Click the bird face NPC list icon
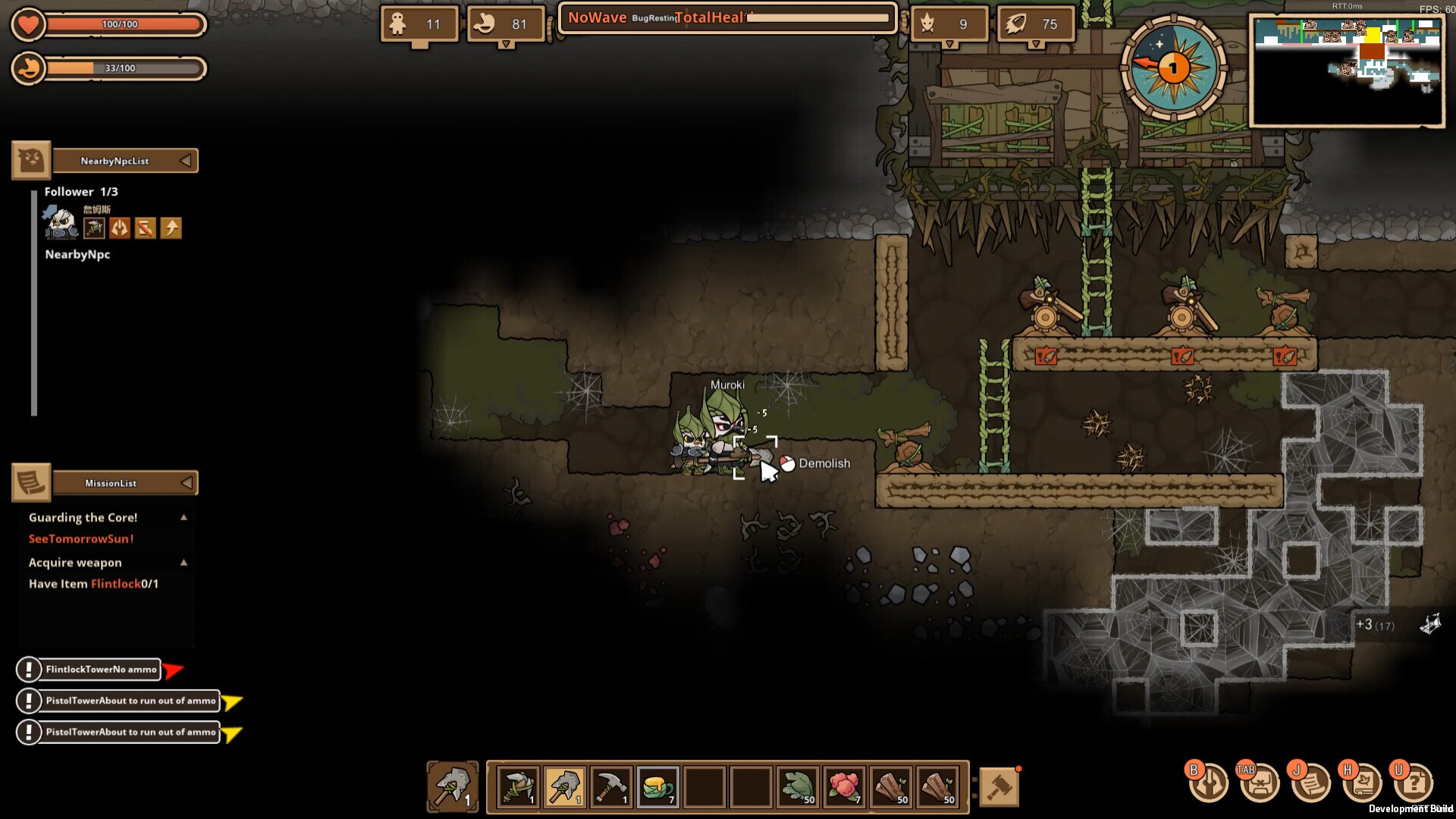The width and height of the screenshot is (1456, 819). 31,160
